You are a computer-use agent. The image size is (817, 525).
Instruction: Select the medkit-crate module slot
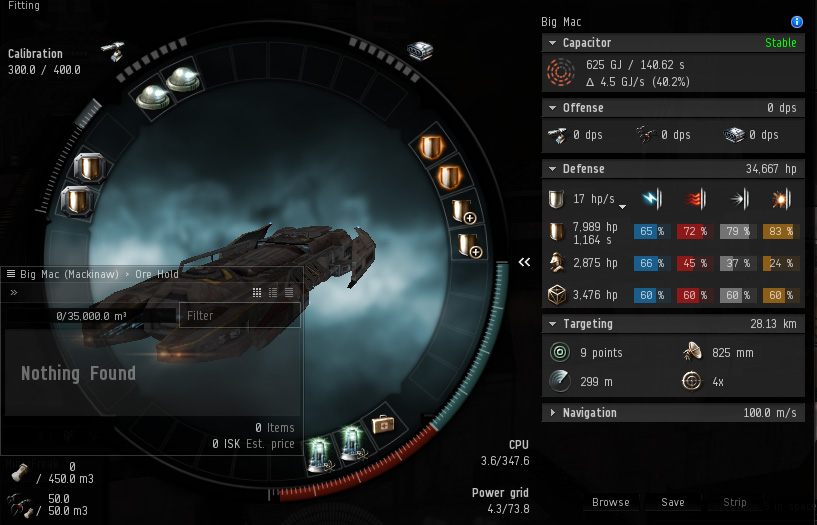pos(382,425)
